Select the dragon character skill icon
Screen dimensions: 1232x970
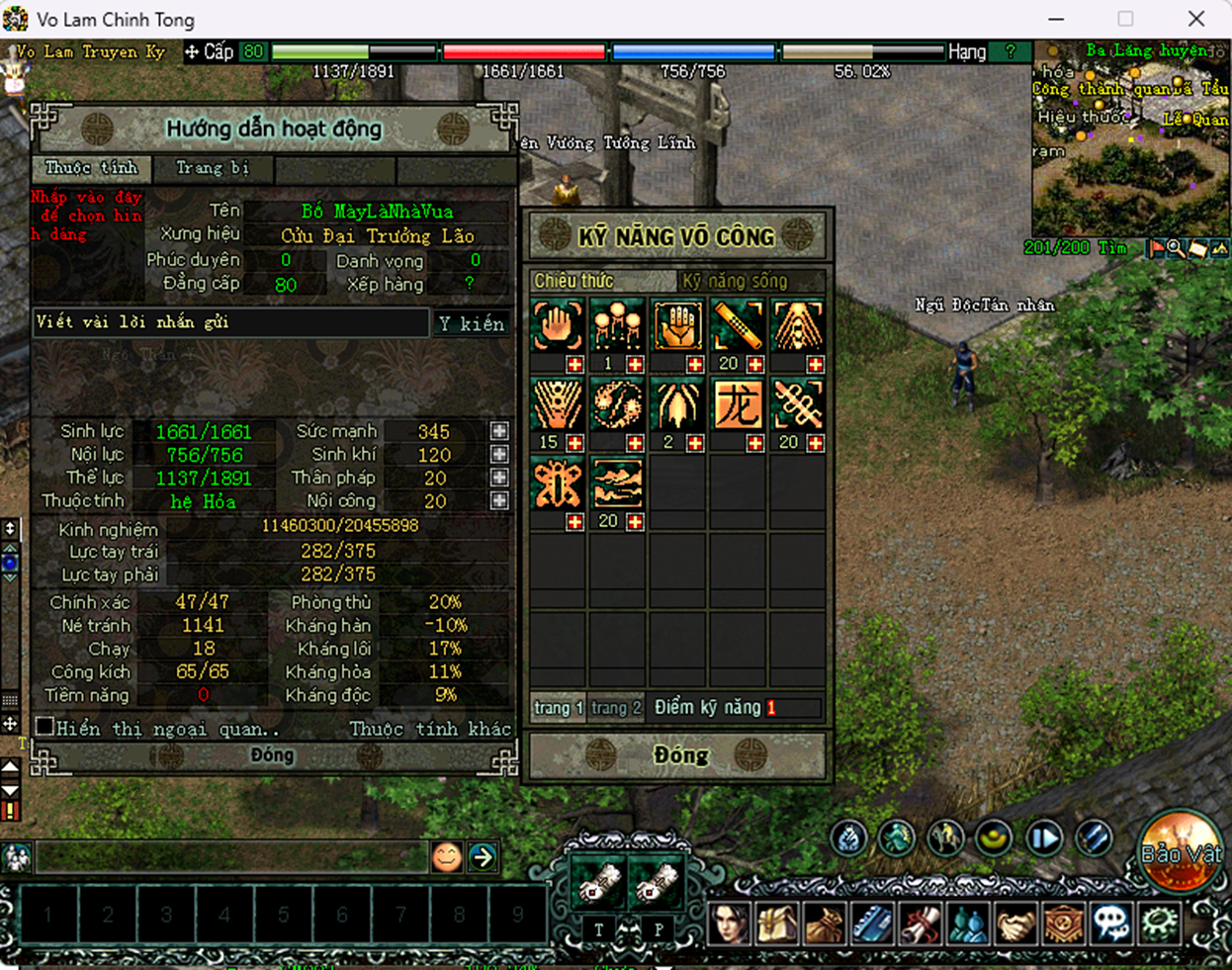pyautogui.click(x=738, y=404)
